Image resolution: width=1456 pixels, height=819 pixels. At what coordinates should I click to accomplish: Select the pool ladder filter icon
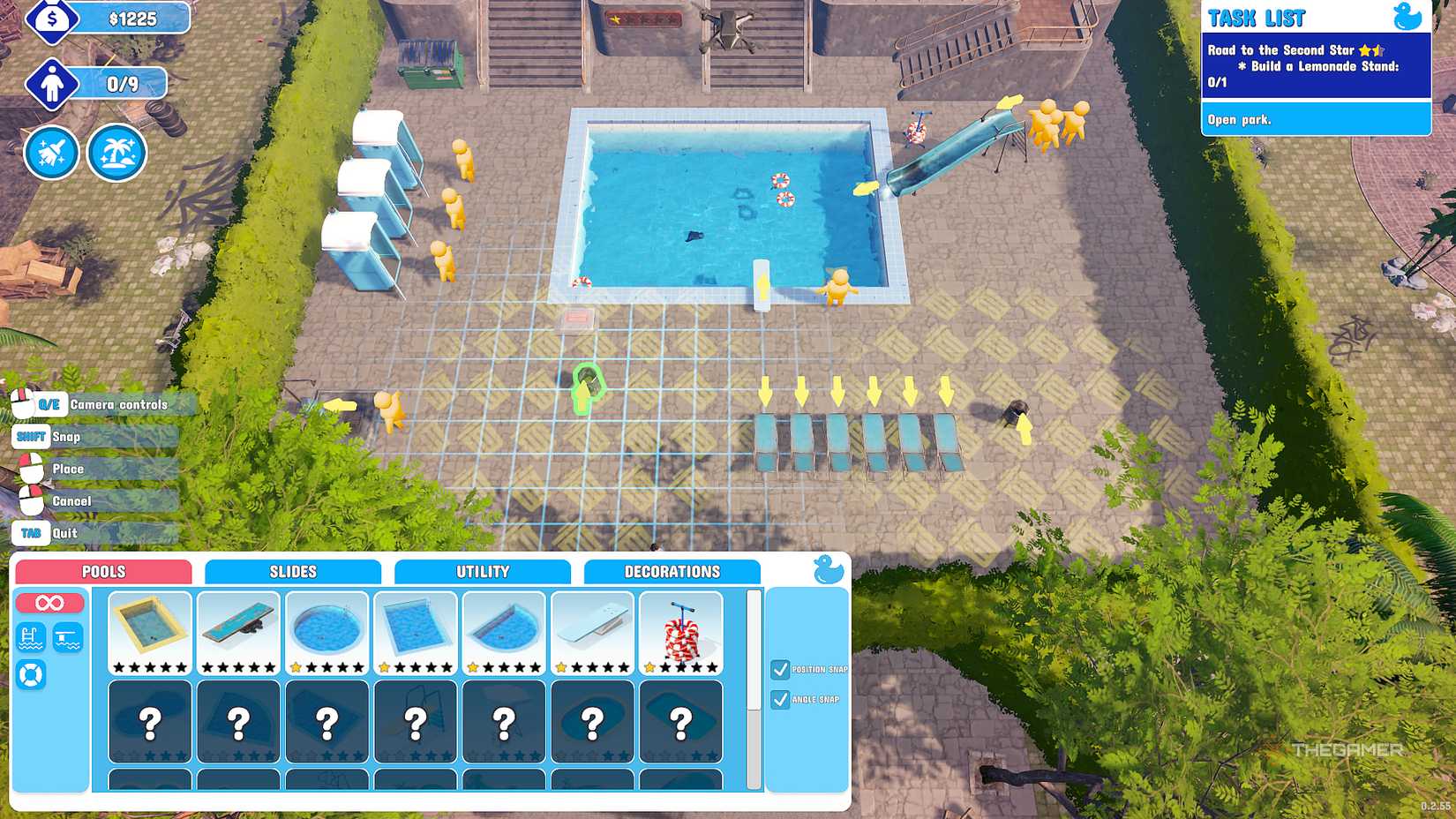[30, 637]
